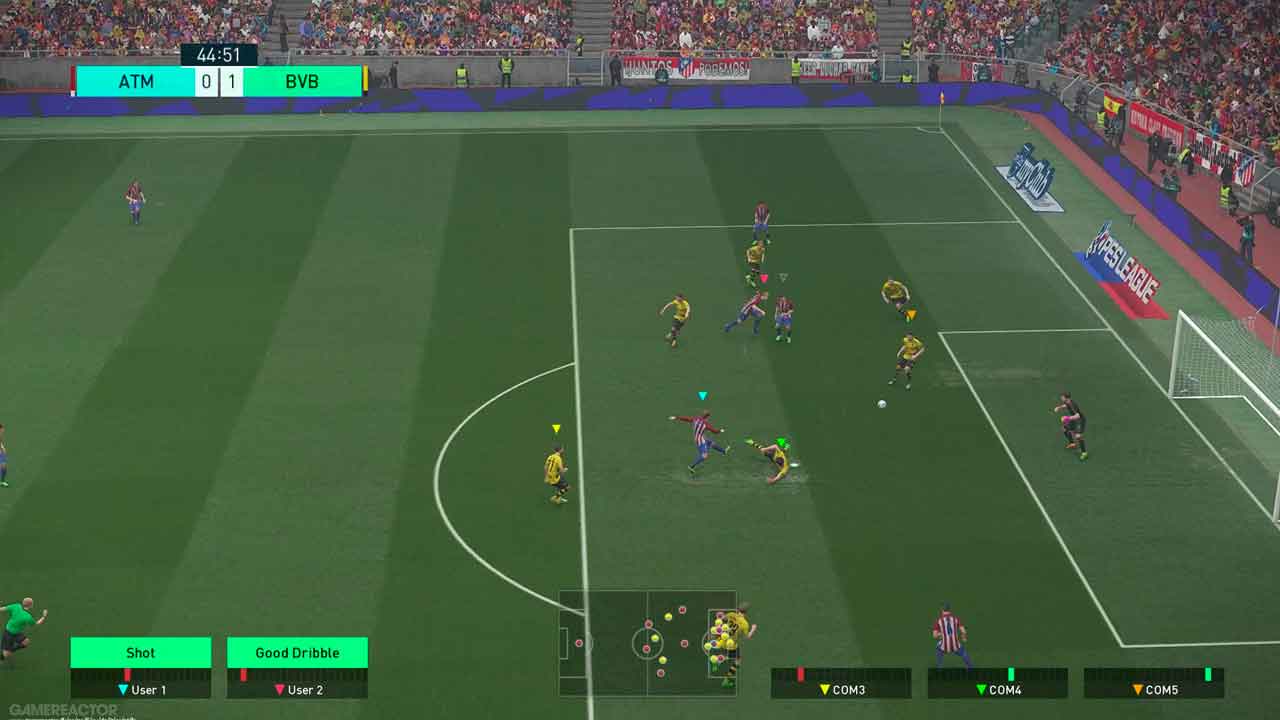
Task: Click the pitch radar minimap
Action: [x=647, y=643]
